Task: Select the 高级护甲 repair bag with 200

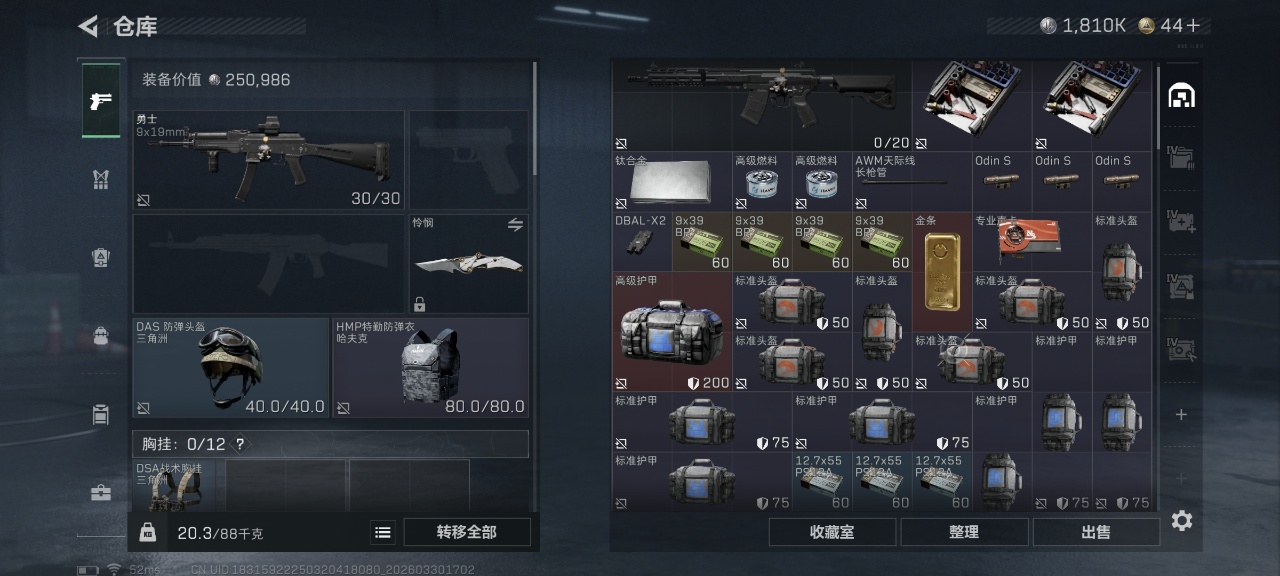Action: [672, 331]
